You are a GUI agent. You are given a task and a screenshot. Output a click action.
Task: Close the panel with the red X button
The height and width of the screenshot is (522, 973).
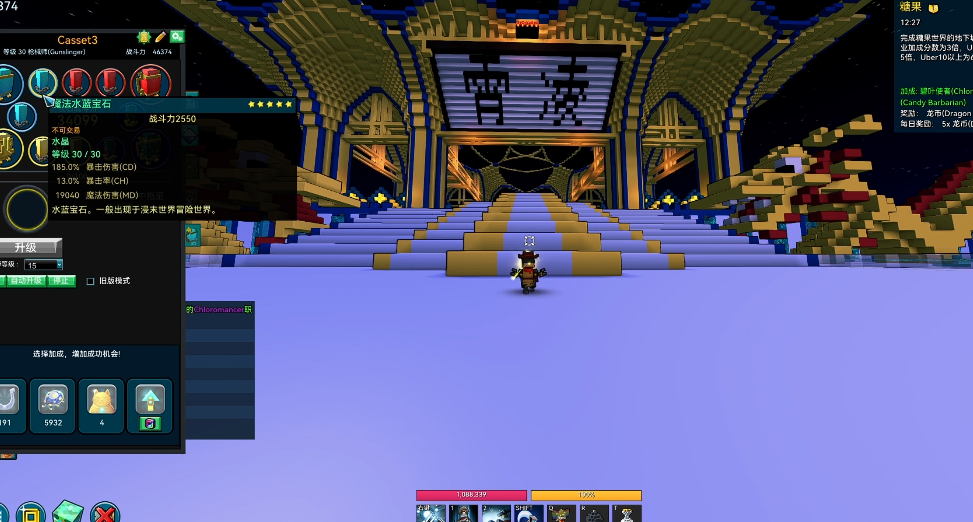pos(104,513)
